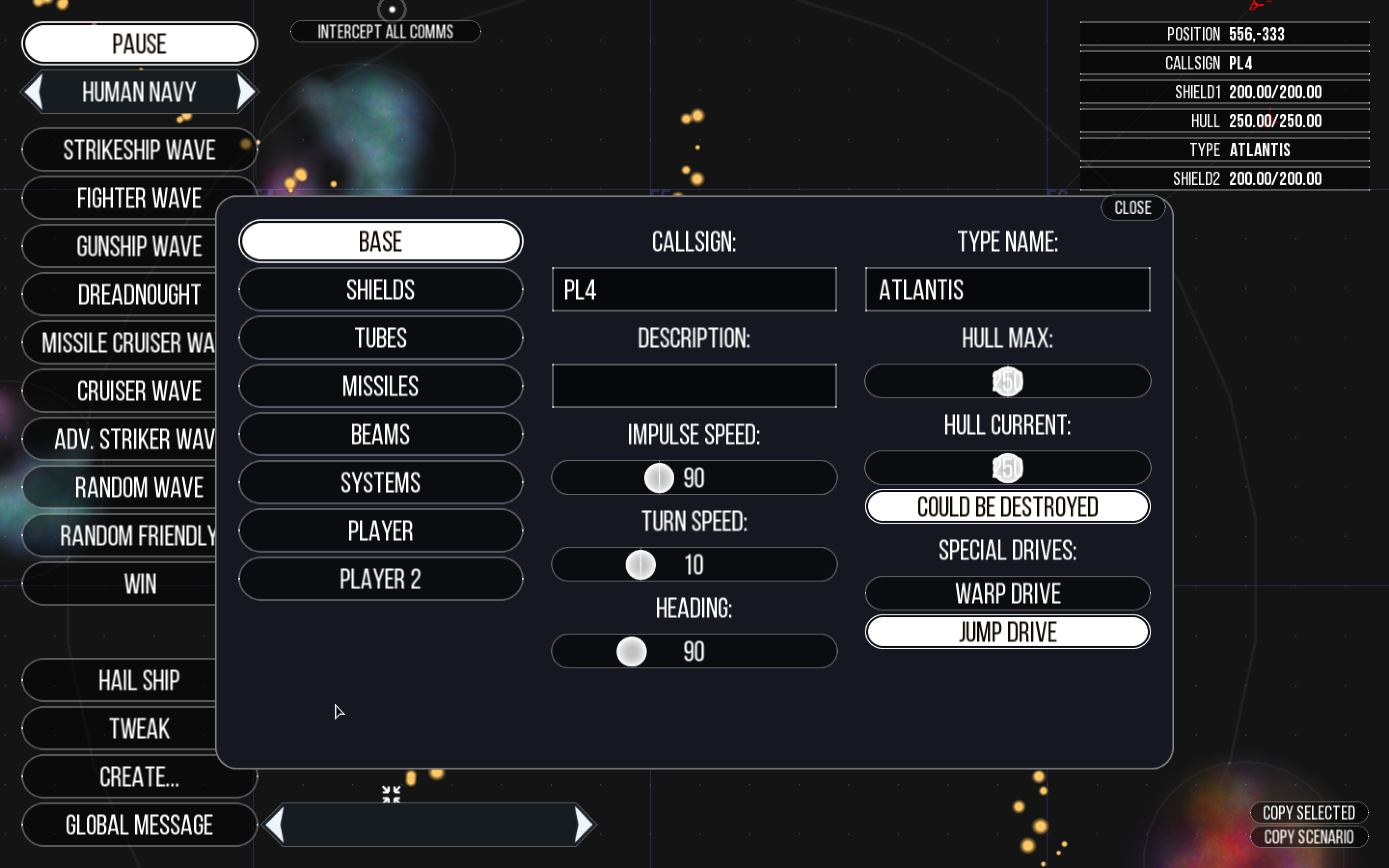Hail the selected ship
This screenshot has width=1389, height=868.
[x=139, y=680]
